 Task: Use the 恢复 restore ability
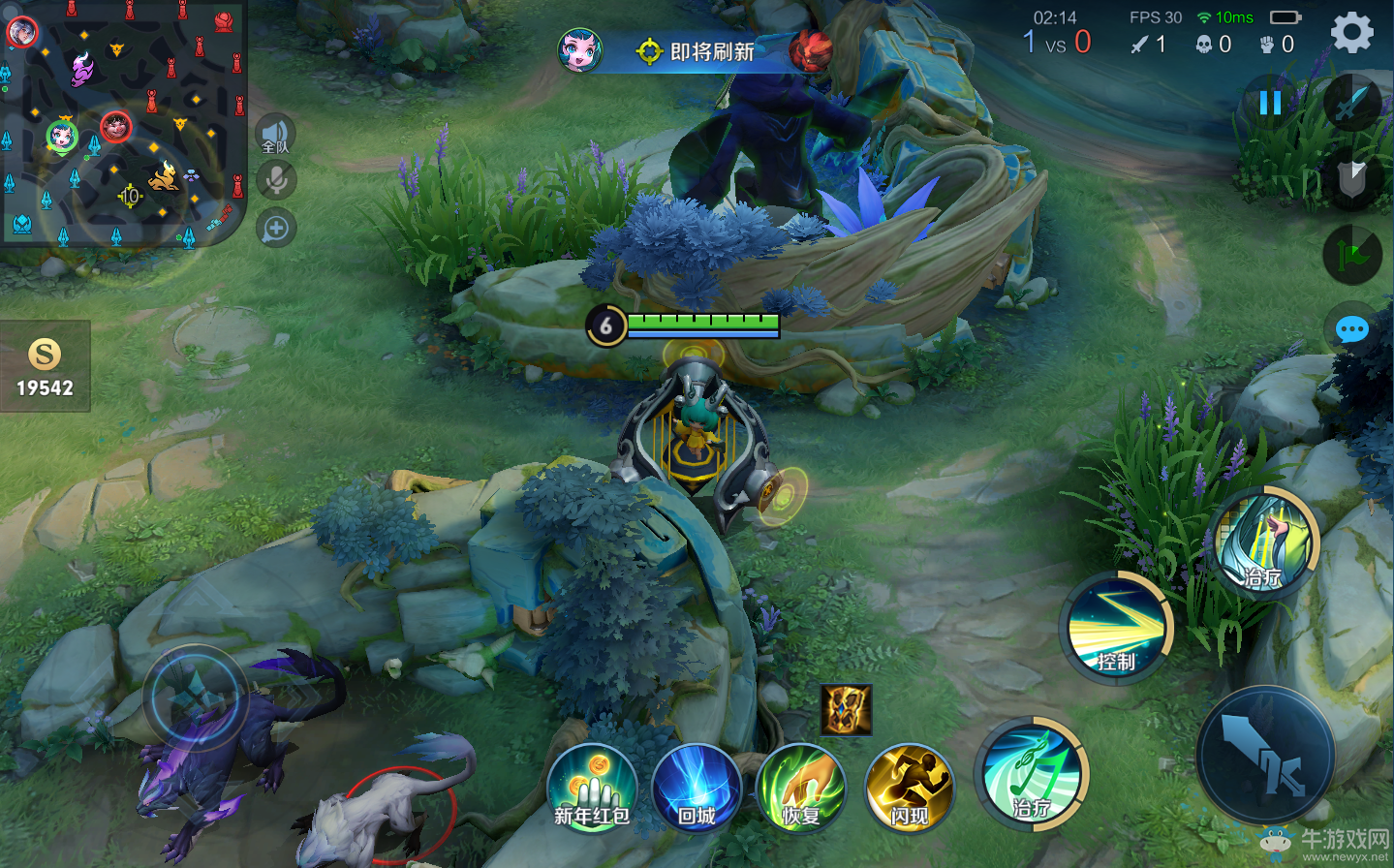(801, 790)
